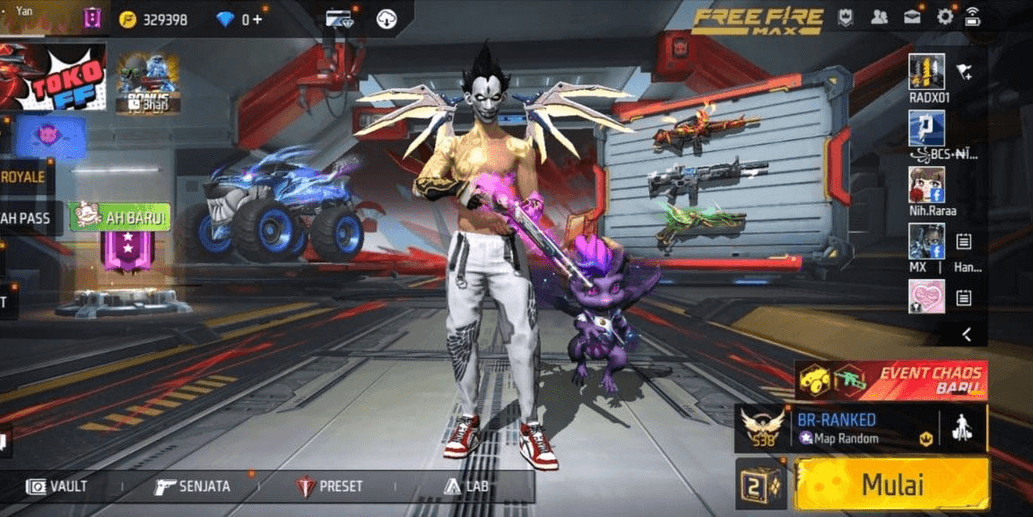Open the guild shield icon
This screenshot has width=1033, height=517.
pyautogui.click(x=846, y=18)
